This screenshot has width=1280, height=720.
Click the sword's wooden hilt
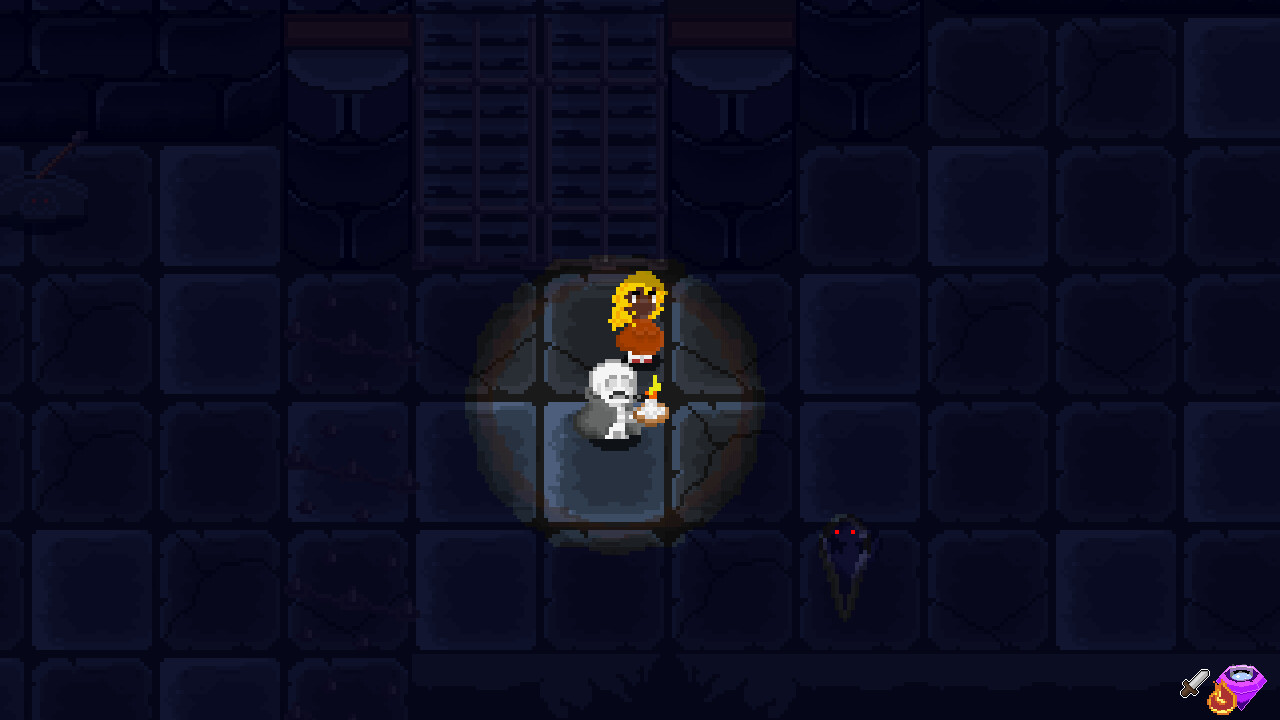(x=1190, y=690)
